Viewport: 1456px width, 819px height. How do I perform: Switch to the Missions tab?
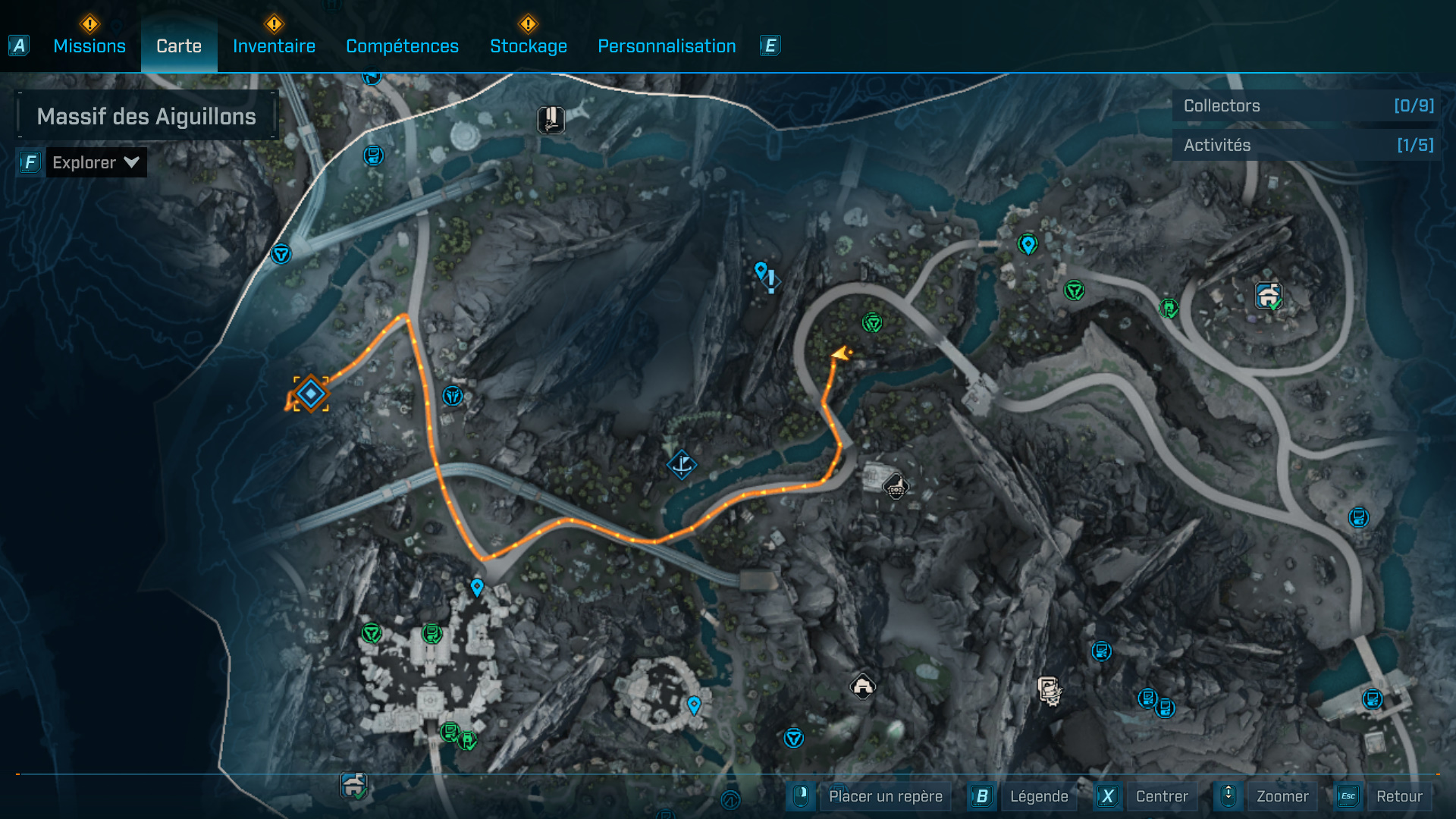(89, 46)
